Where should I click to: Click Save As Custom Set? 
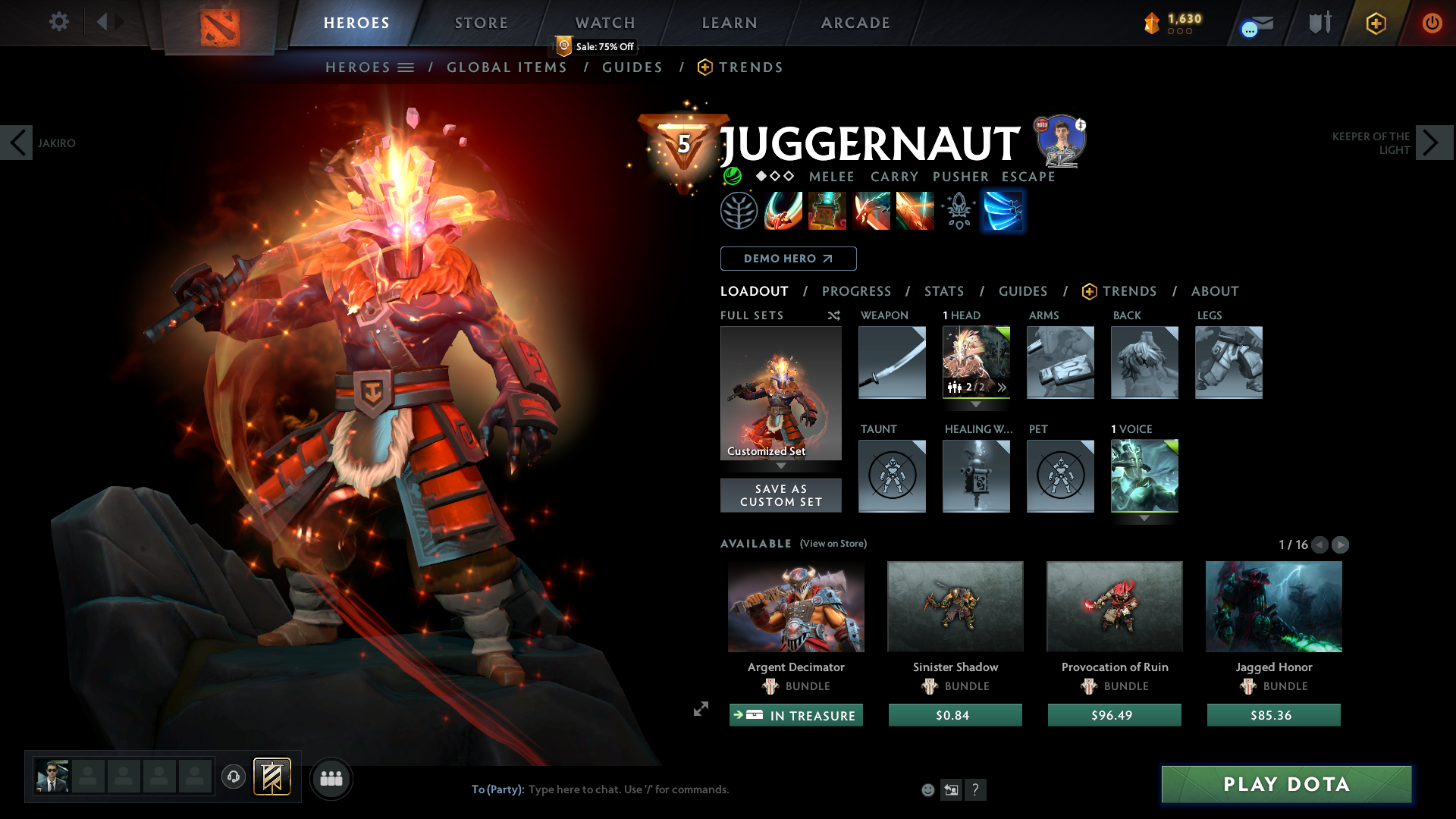point(781,495)
